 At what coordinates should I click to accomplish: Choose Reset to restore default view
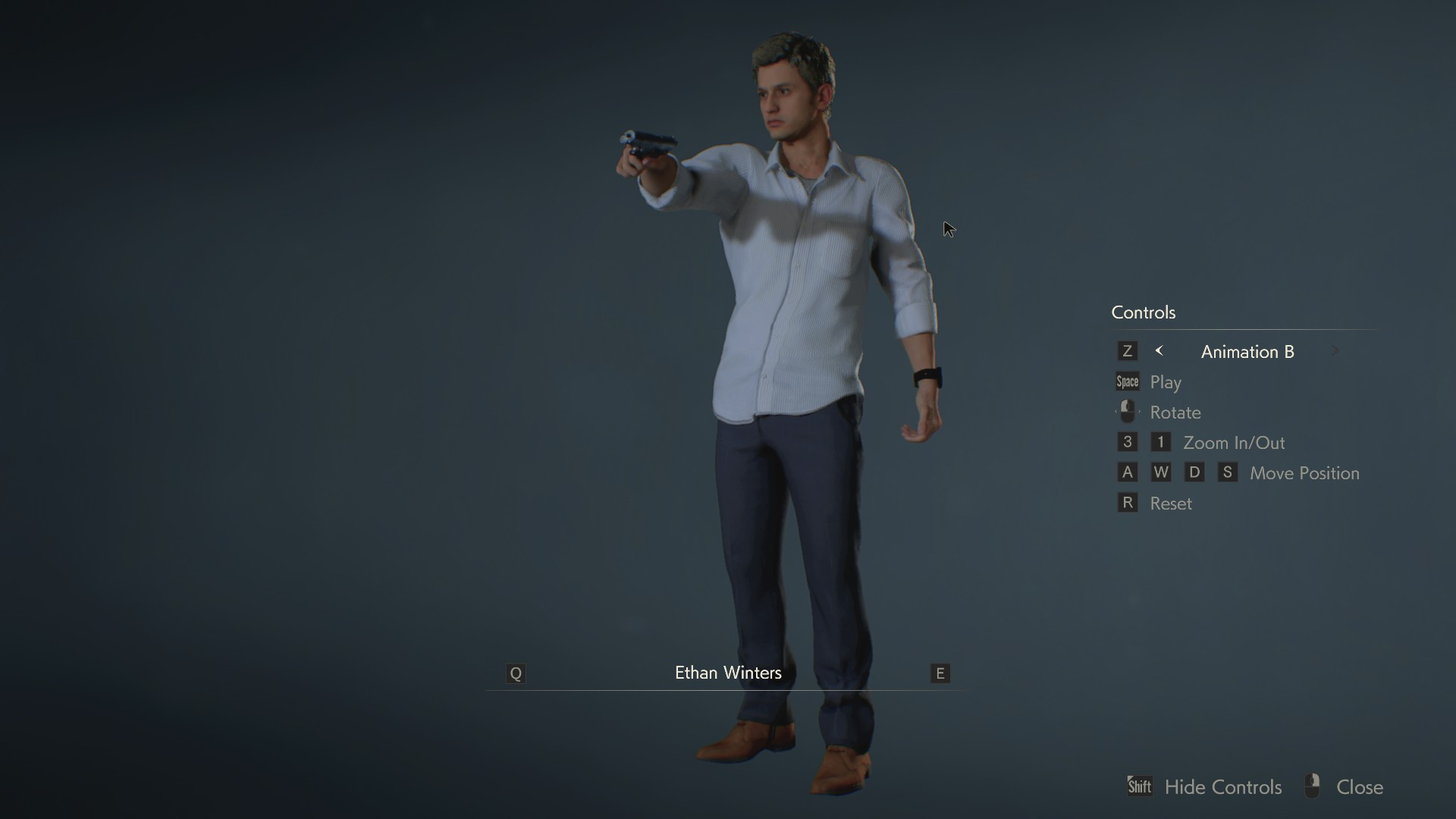(x=1171, y=502)
